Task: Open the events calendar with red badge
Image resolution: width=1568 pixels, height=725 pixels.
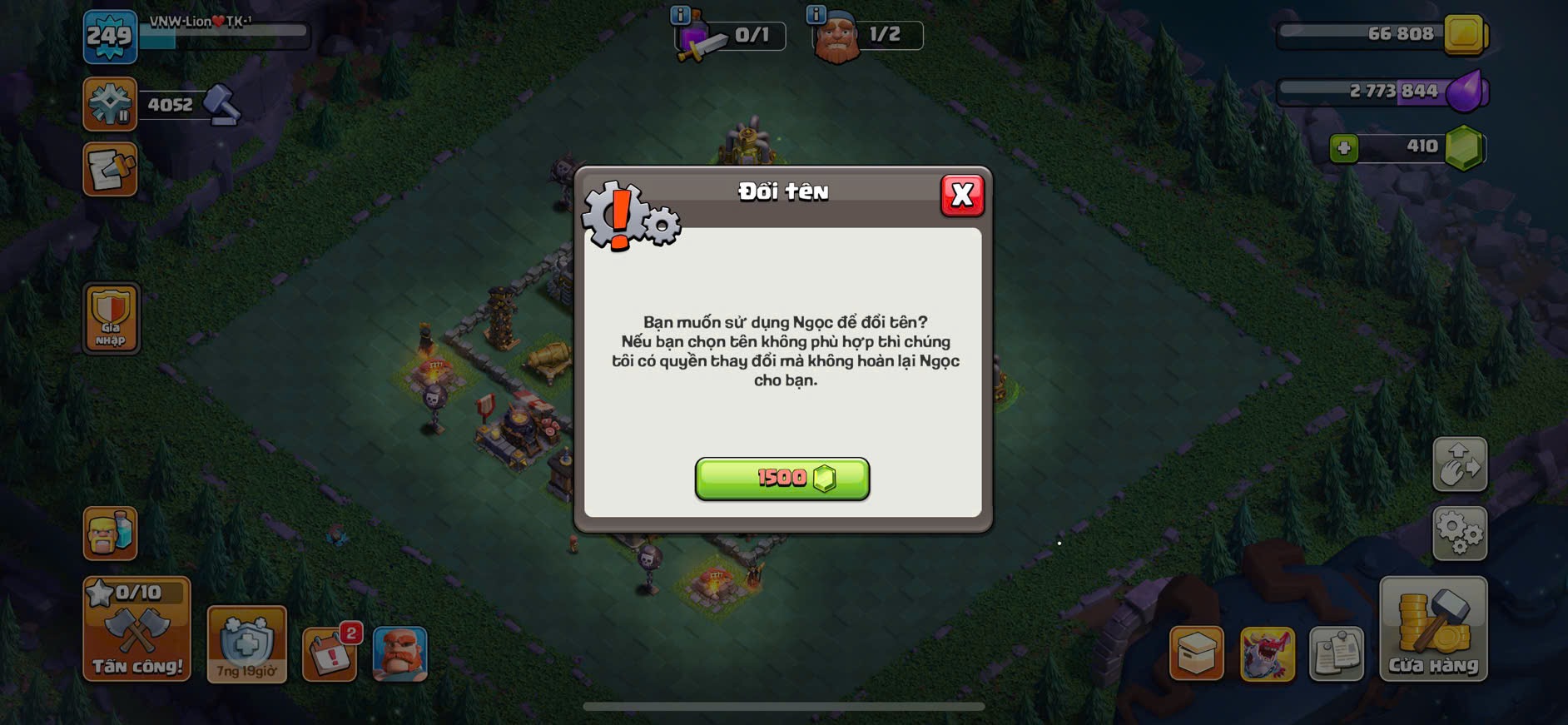Action: tap(330, 653)
